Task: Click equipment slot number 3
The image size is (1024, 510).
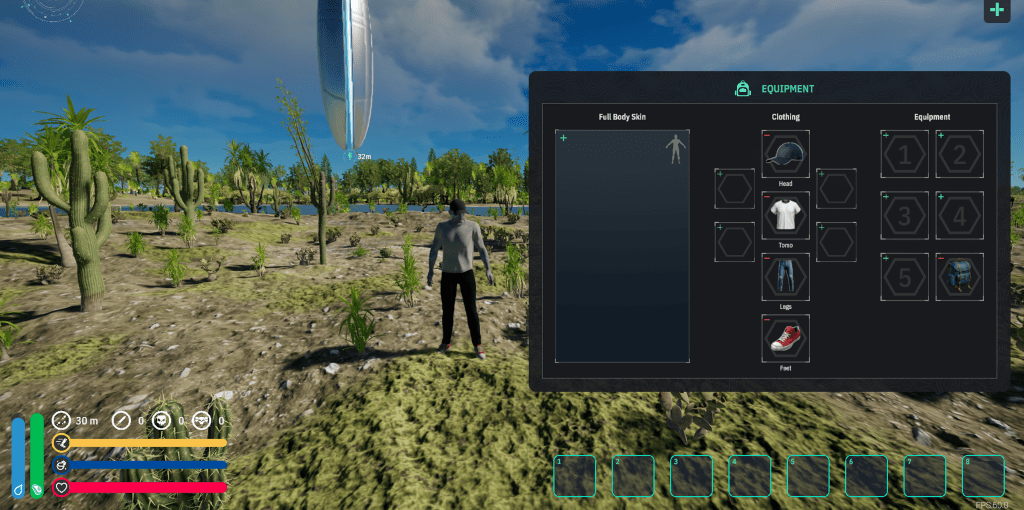Action: click(x=904, y=215)
